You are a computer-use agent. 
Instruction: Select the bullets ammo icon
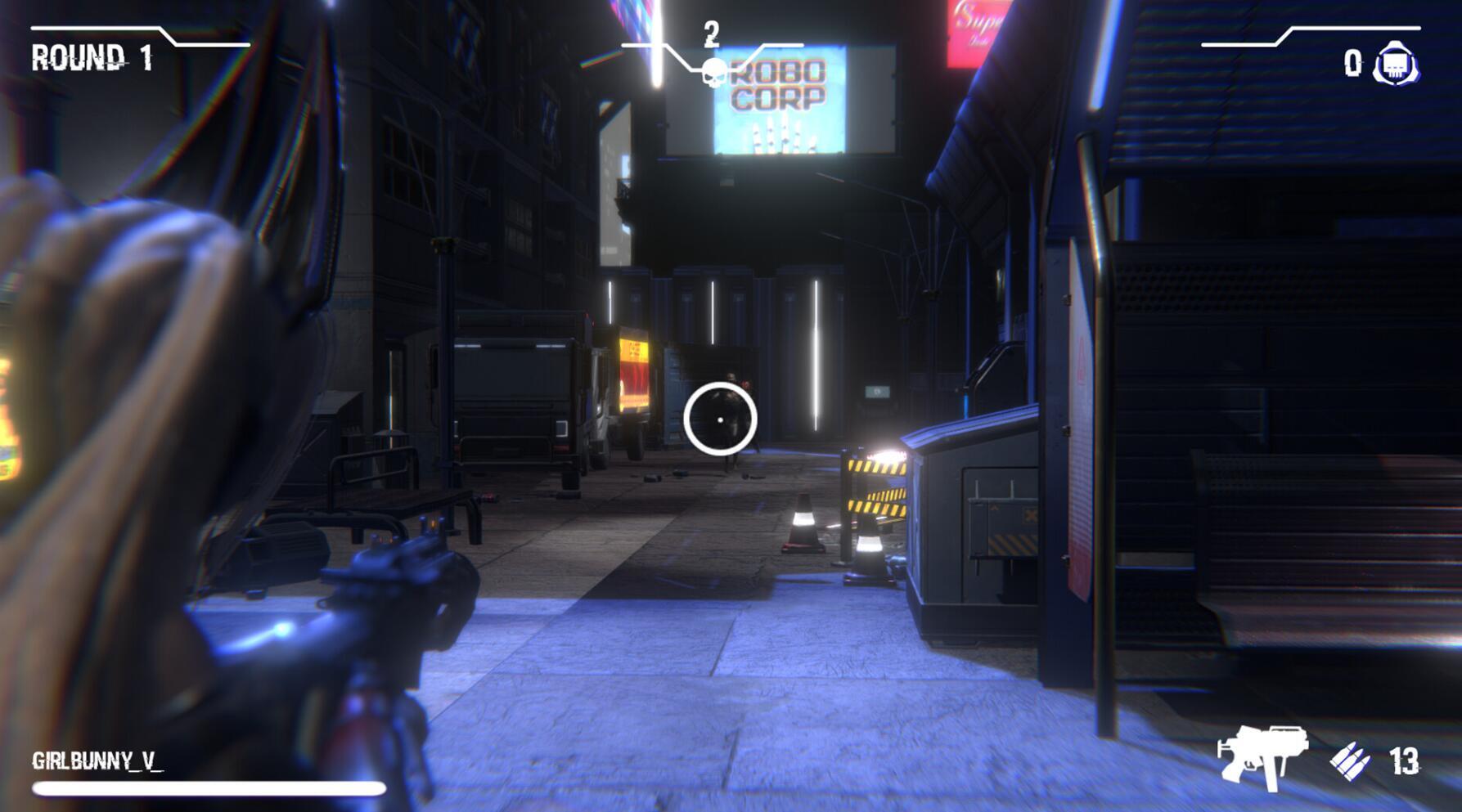click(x=1349, y=761)
